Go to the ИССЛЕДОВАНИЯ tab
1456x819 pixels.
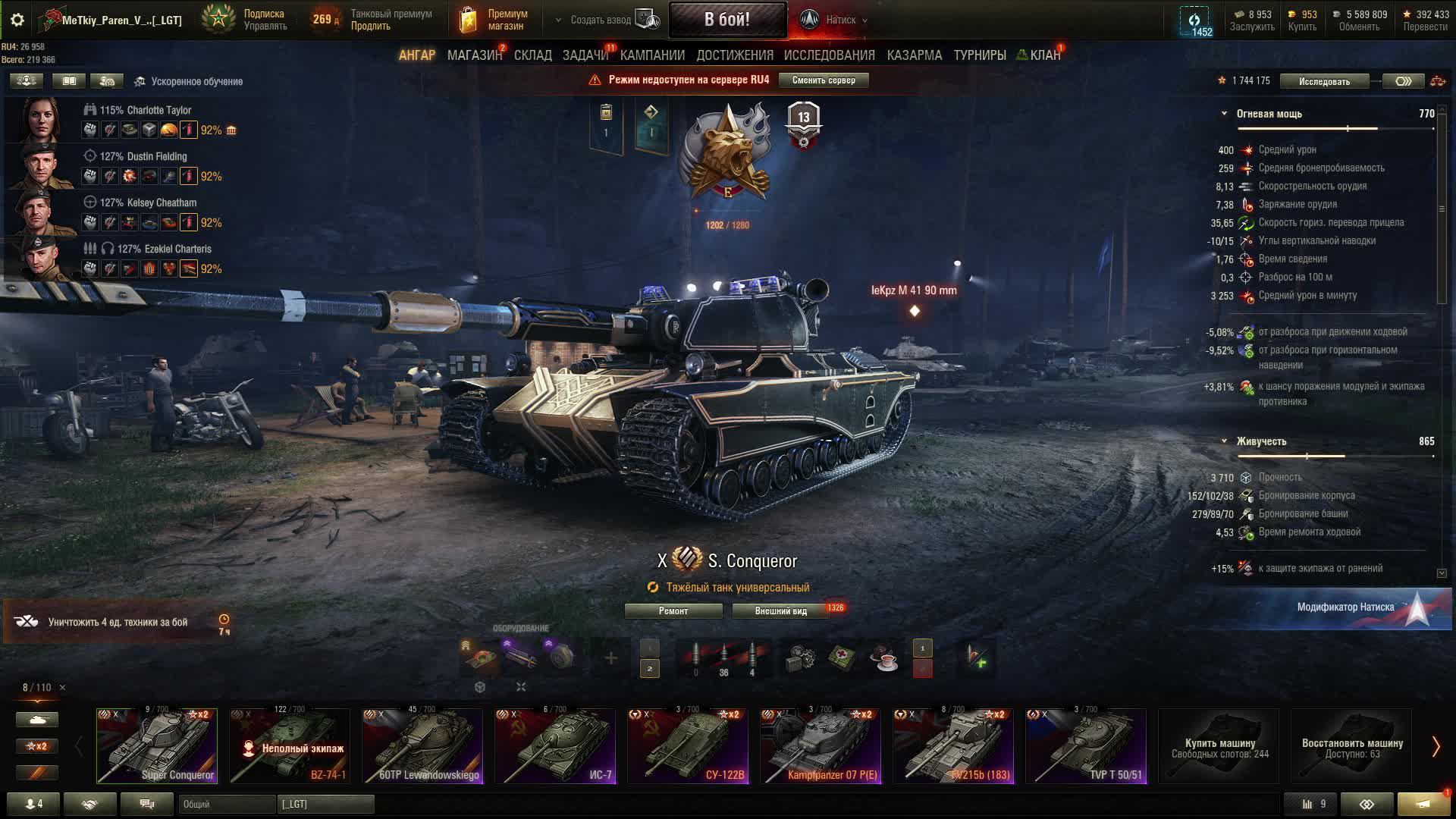tap(829, 55)
